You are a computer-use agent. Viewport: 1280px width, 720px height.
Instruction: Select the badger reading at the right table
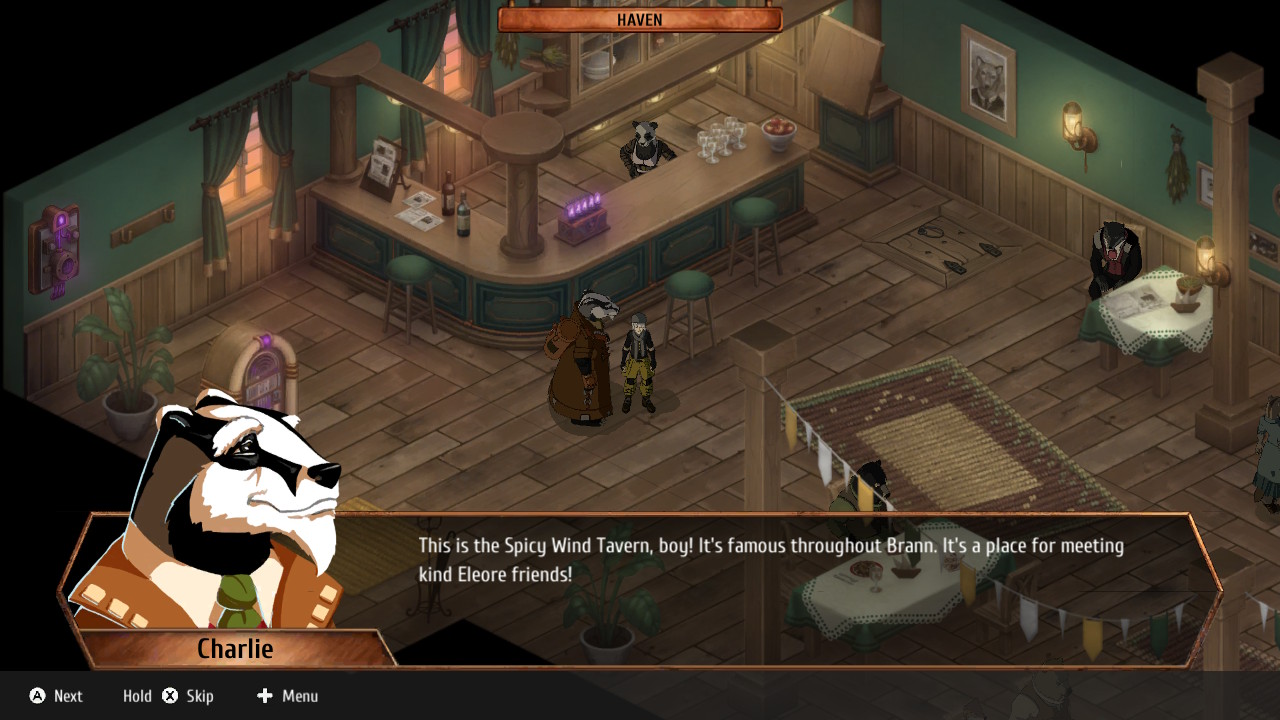click(1113, 255)
